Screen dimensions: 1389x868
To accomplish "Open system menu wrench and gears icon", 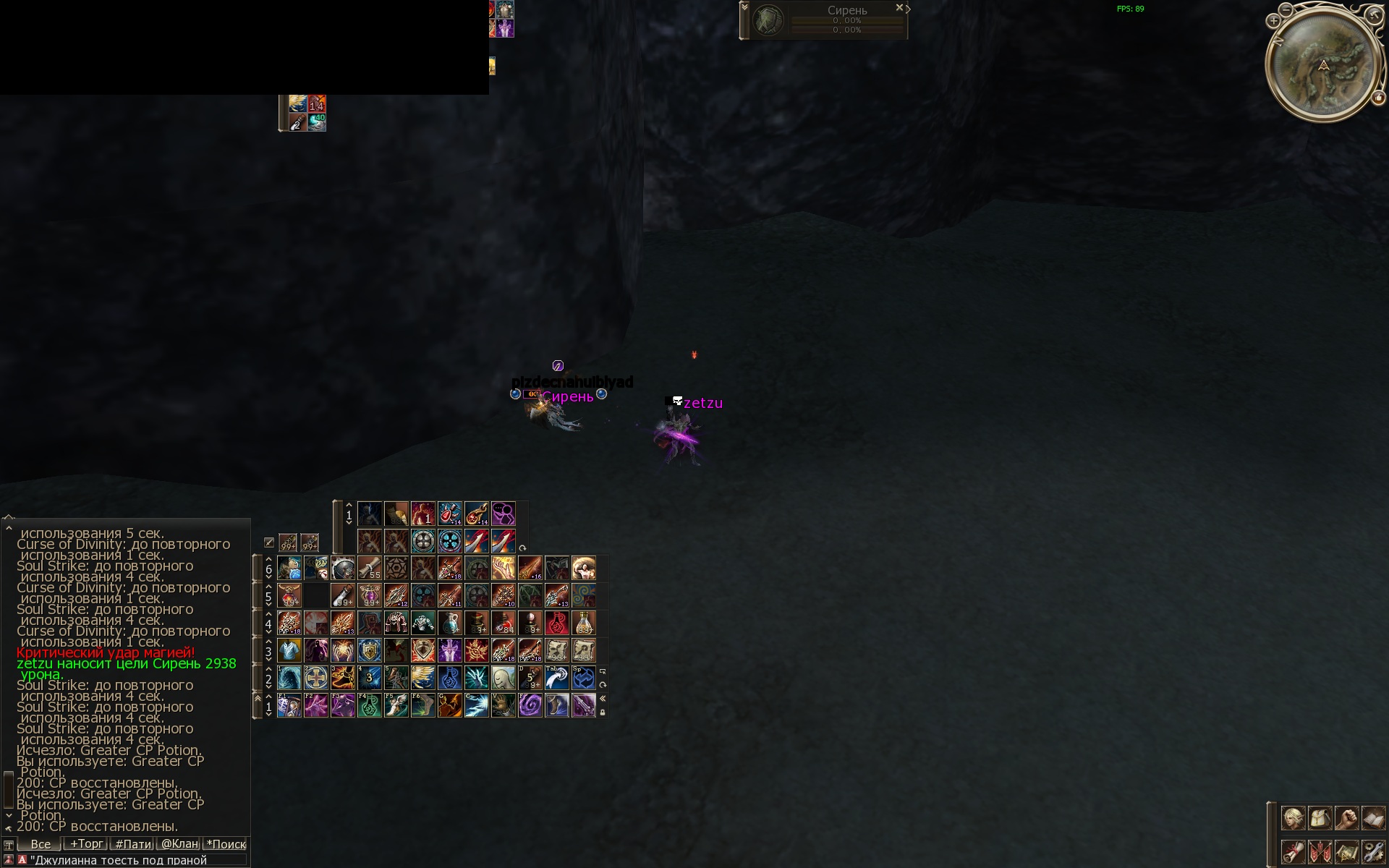I will click(x=1372, y=851).
